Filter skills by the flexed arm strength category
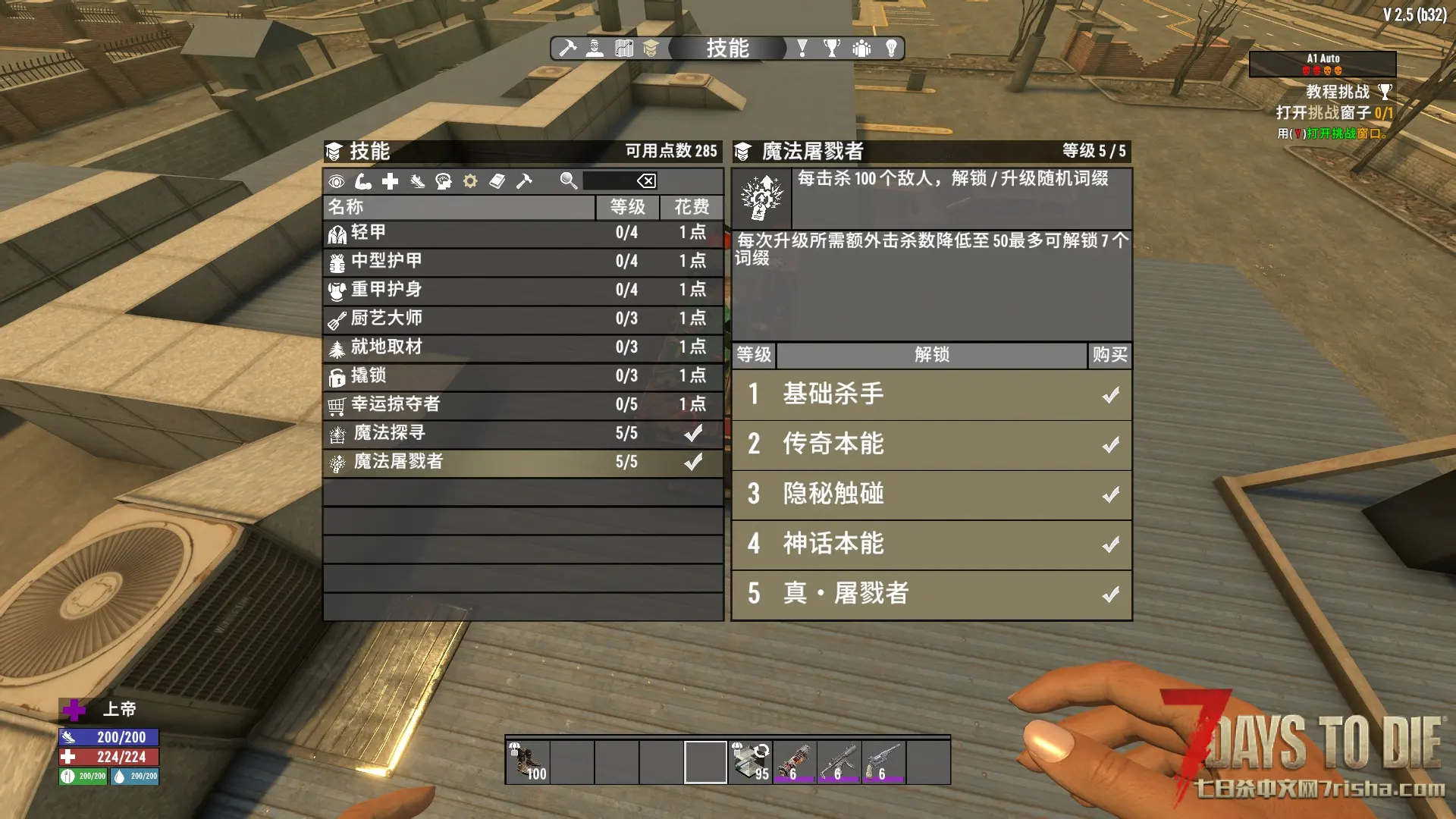 [363, 181]
